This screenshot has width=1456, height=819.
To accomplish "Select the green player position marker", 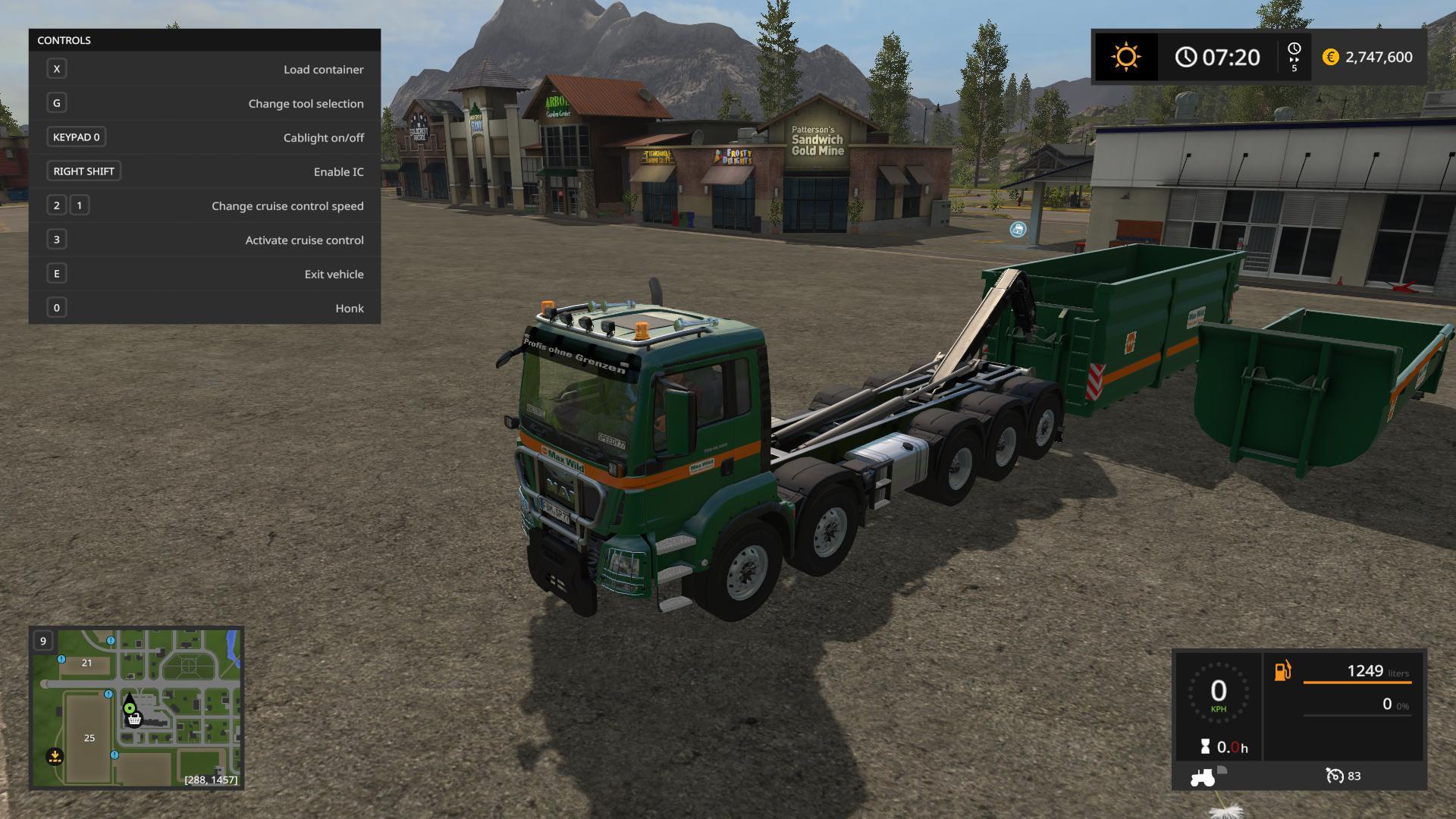I will click(130, 708).
